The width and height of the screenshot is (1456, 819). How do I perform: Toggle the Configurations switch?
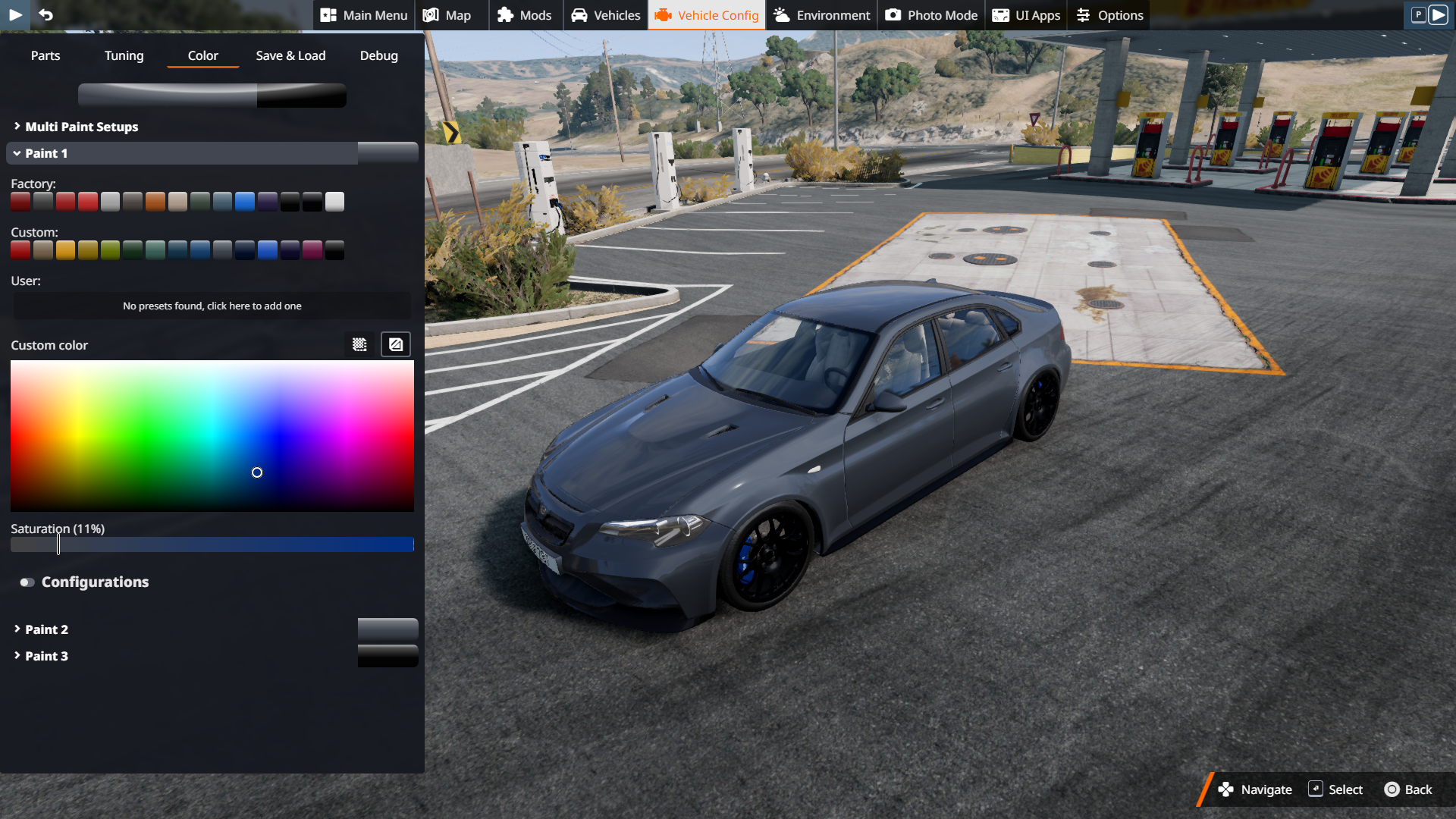click(27, 582)
